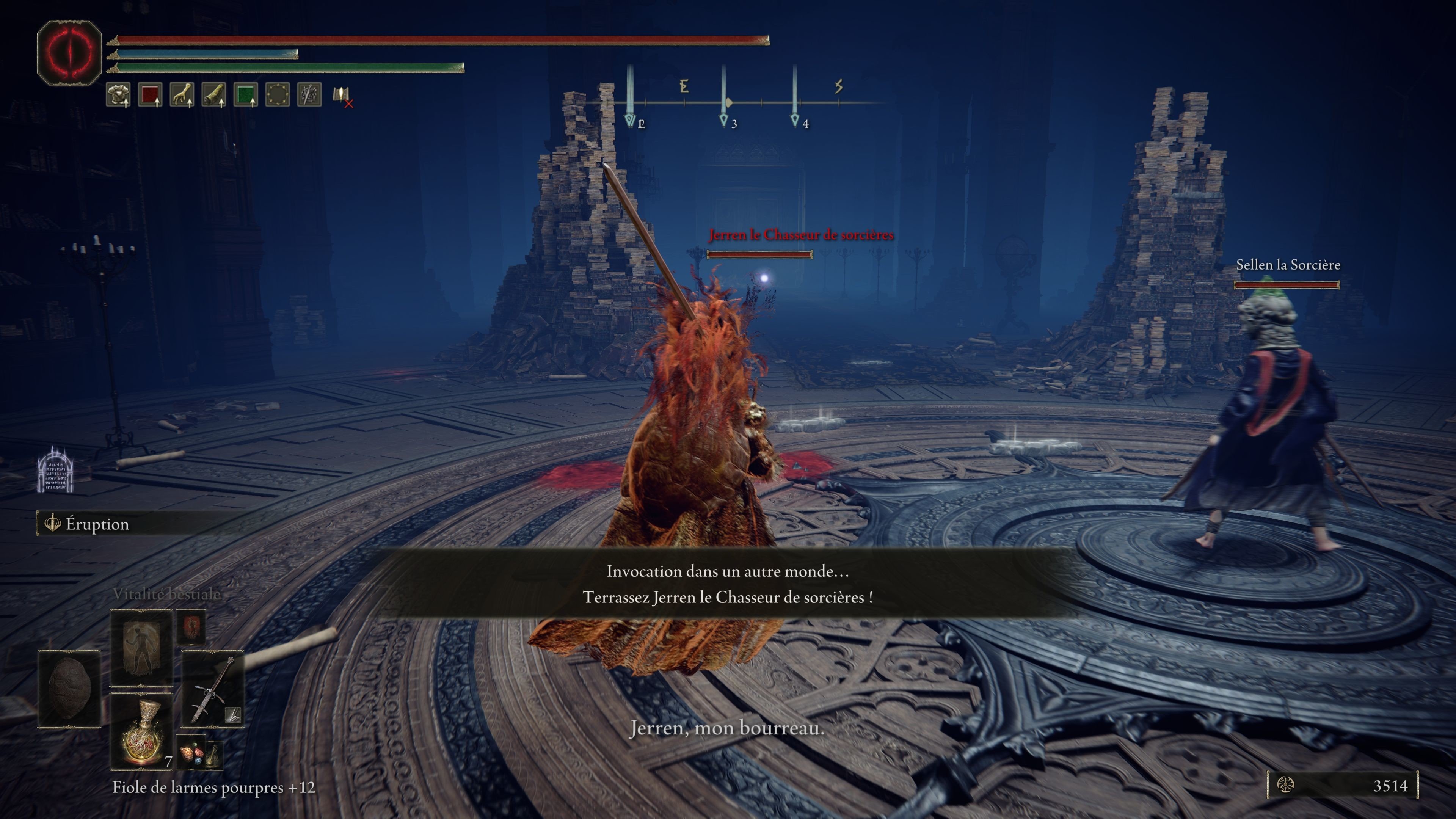
Task: Click the glowing summoning gate icon
Action: point(55,470)
